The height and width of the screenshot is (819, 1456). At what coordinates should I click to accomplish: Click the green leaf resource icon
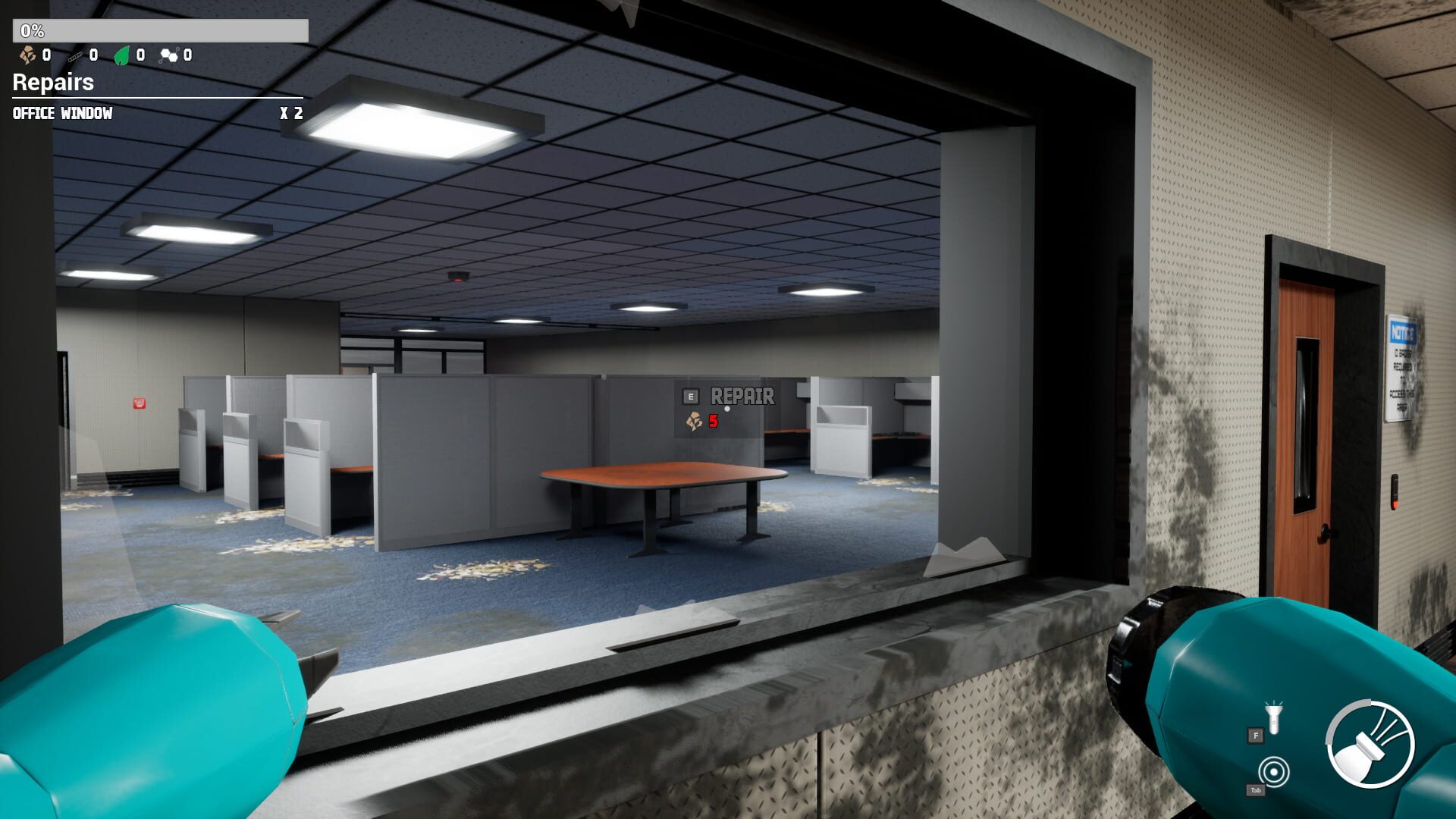click(122, 55)
